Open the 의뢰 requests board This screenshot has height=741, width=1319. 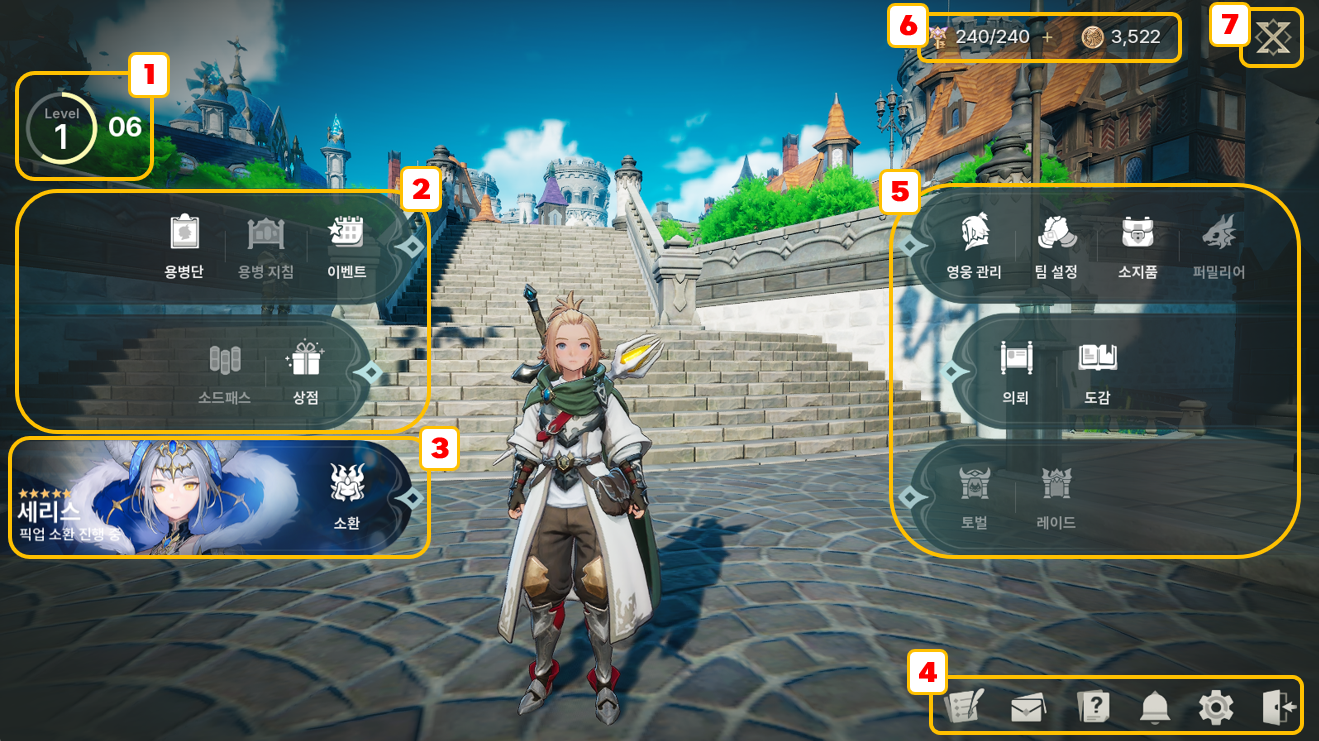coord(1015,371)
